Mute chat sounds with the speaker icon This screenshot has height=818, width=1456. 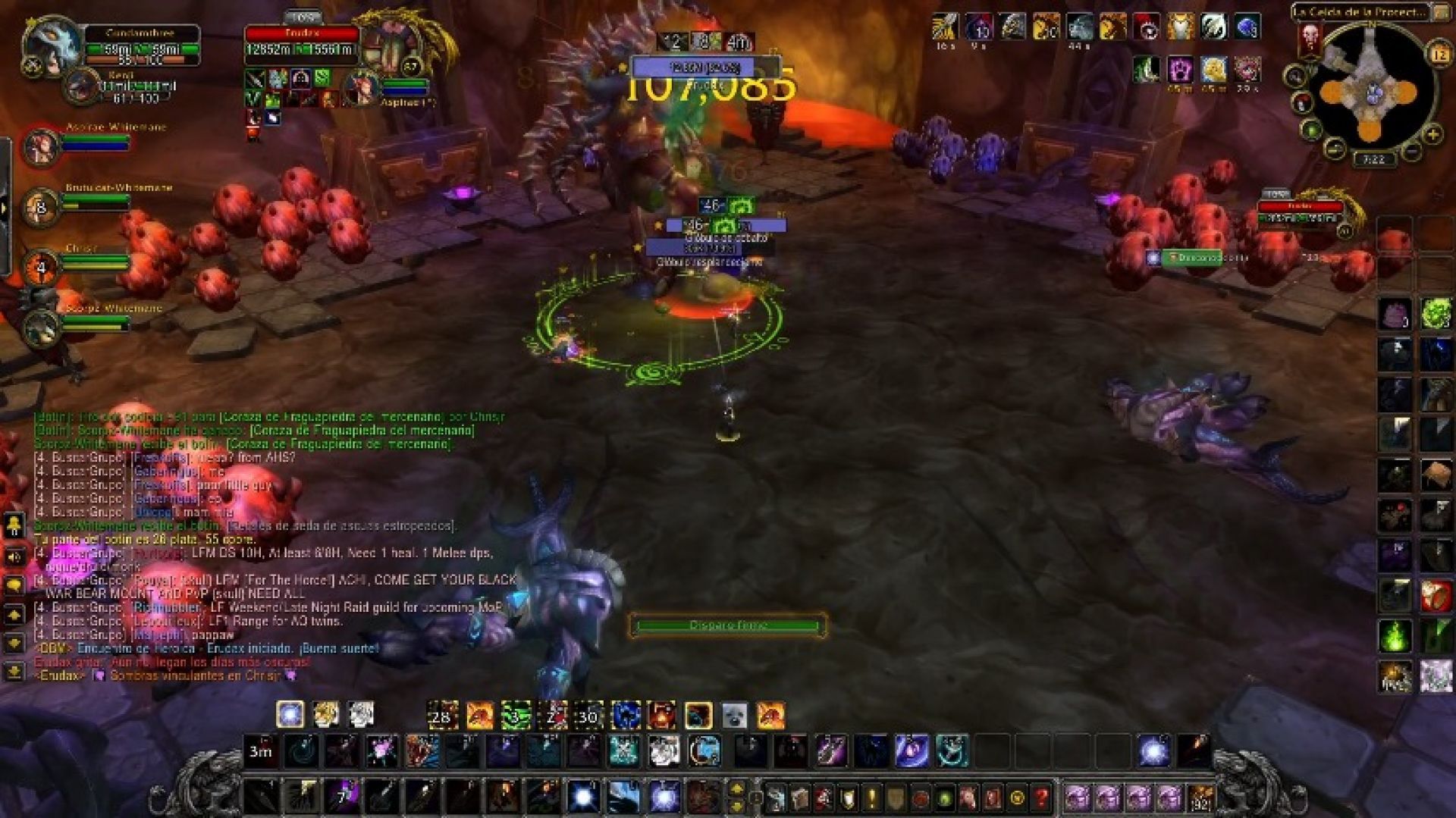click(14, 556)
